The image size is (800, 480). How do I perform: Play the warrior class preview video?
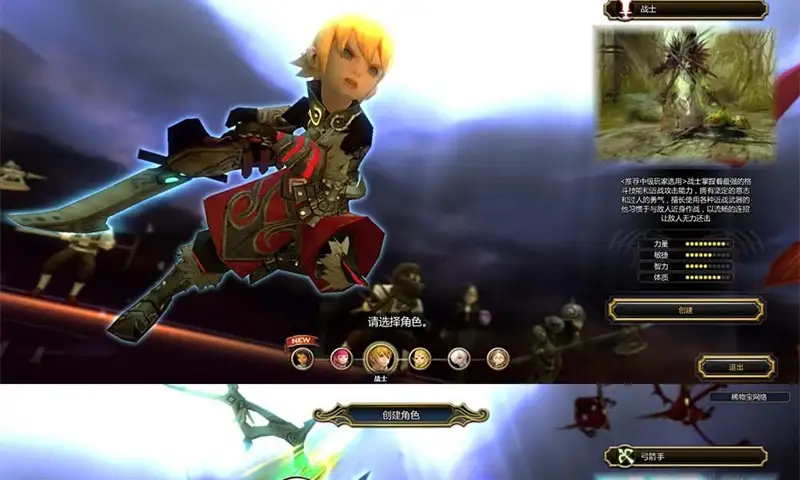click(686, 95)
